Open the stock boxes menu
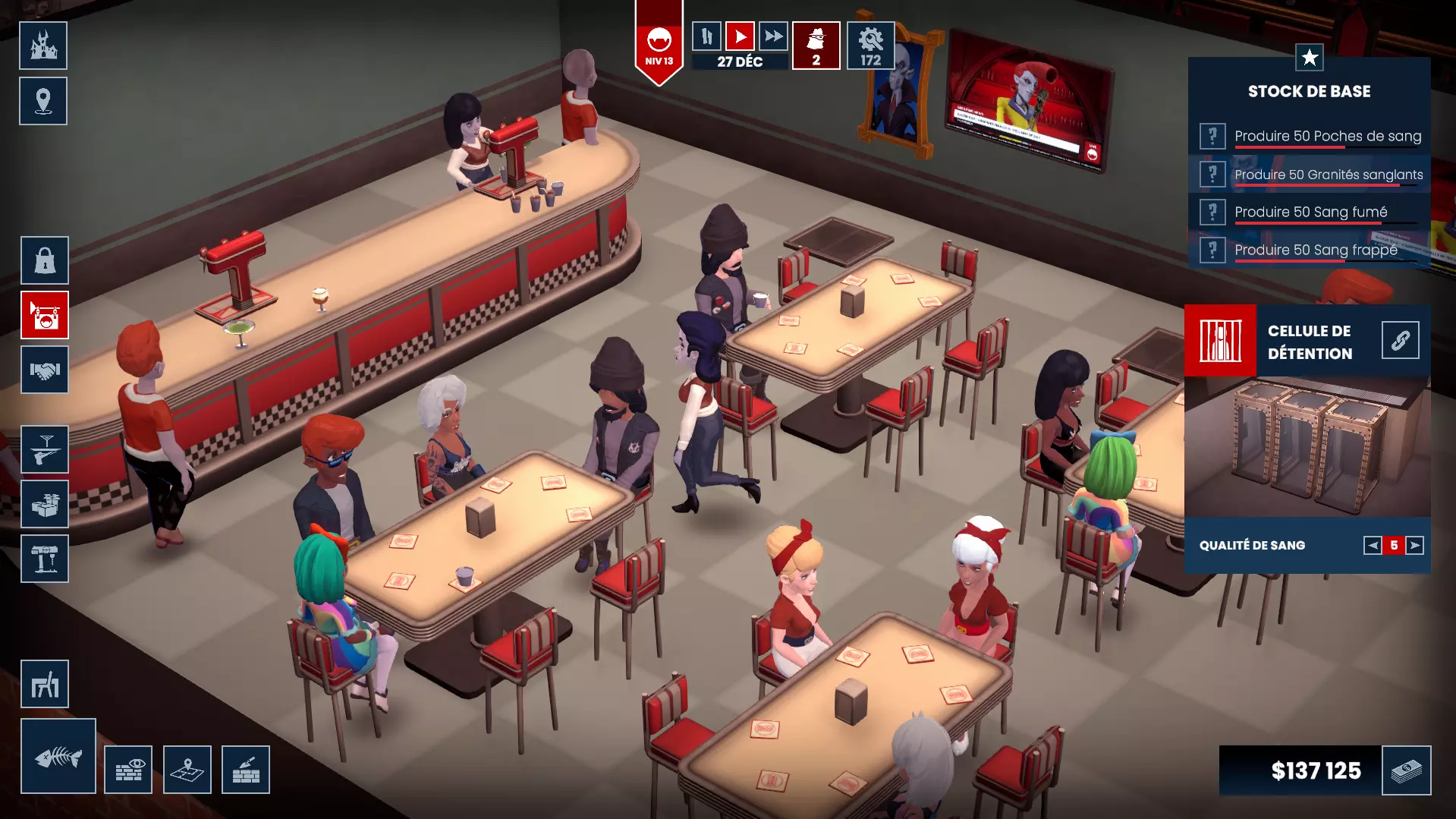Viewport: 1456px width, 819px height. [45, 504]
